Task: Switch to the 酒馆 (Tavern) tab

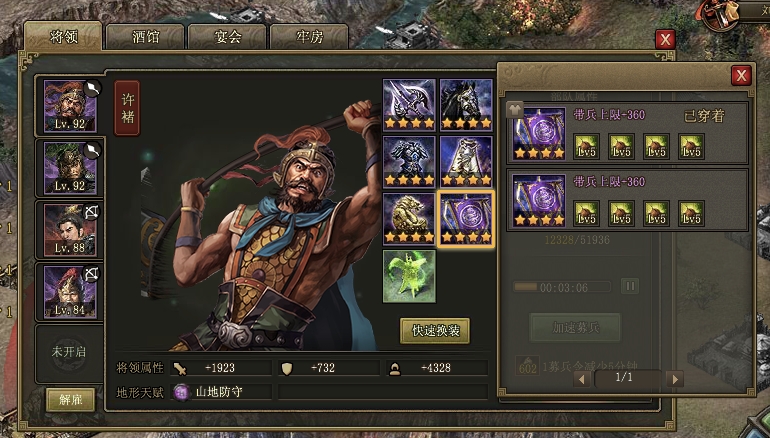Action: click(145, 37)
